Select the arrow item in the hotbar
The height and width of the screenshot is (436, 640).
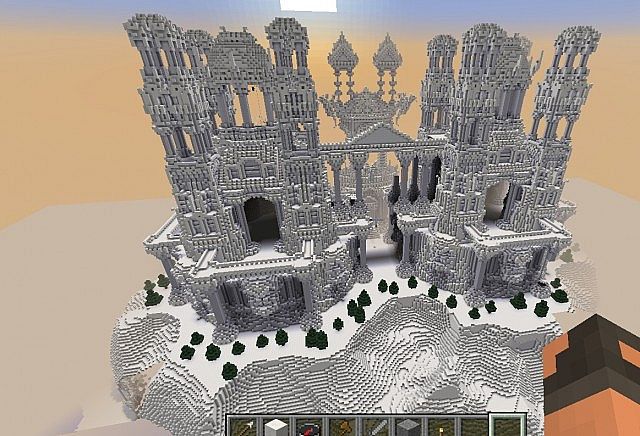point(246,426)
